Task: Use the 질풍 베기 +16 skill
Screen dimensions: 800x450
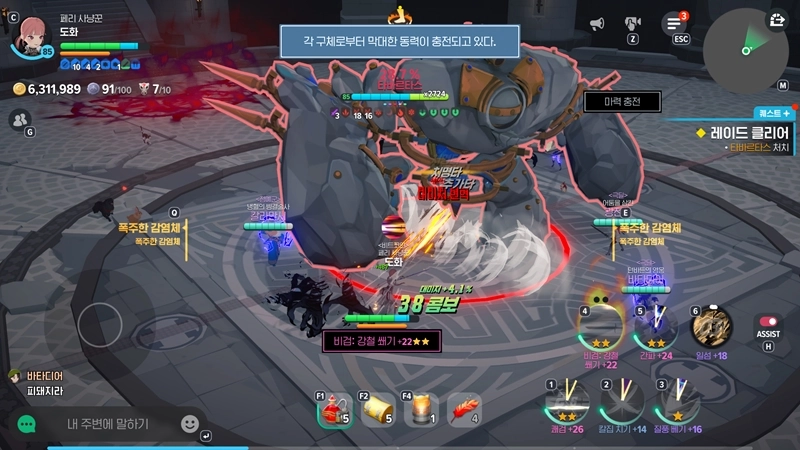Action: (x=678, y=404)
